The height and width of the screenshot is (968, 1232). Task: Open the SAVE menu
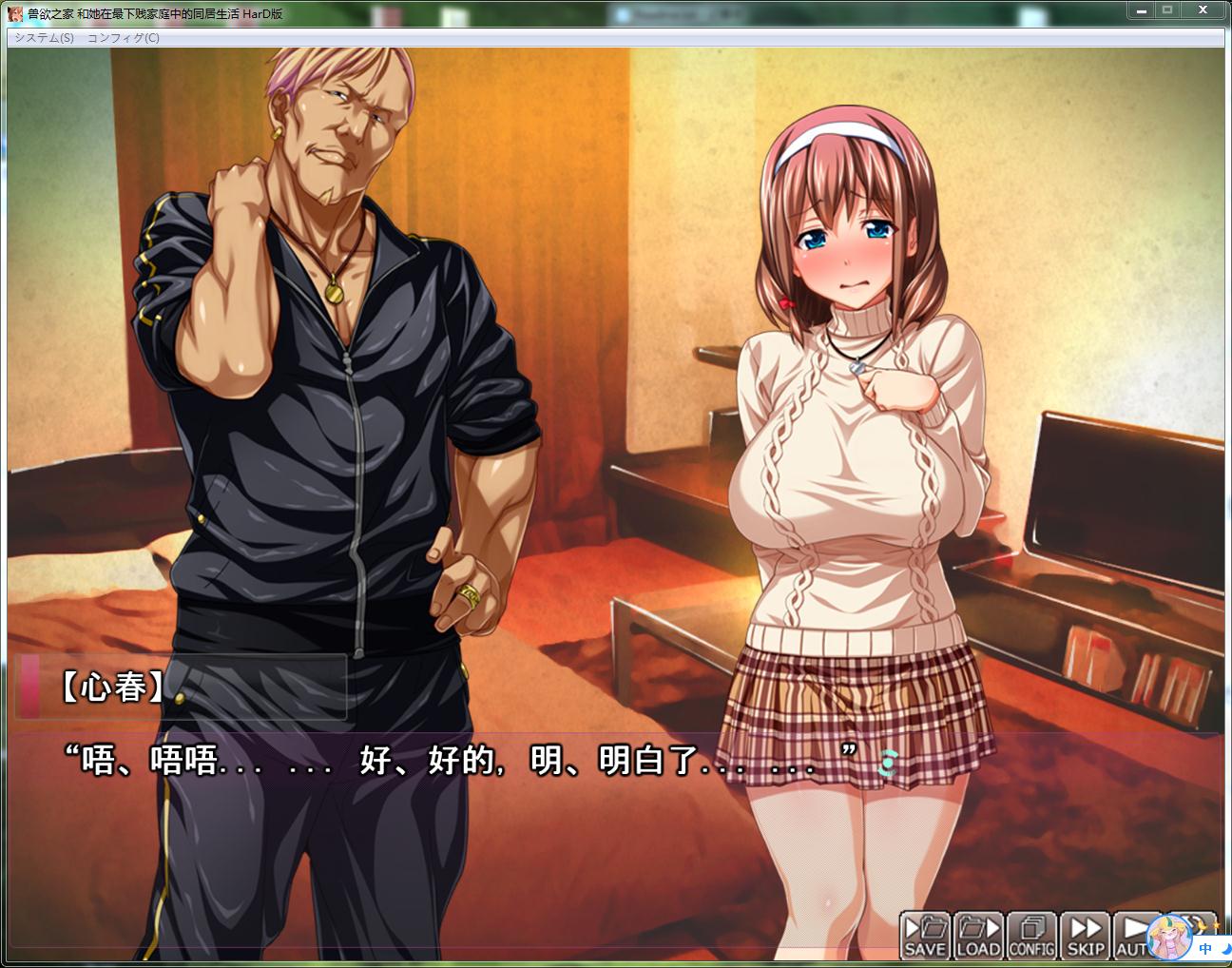pyautogui.click(x=925, y=936)
